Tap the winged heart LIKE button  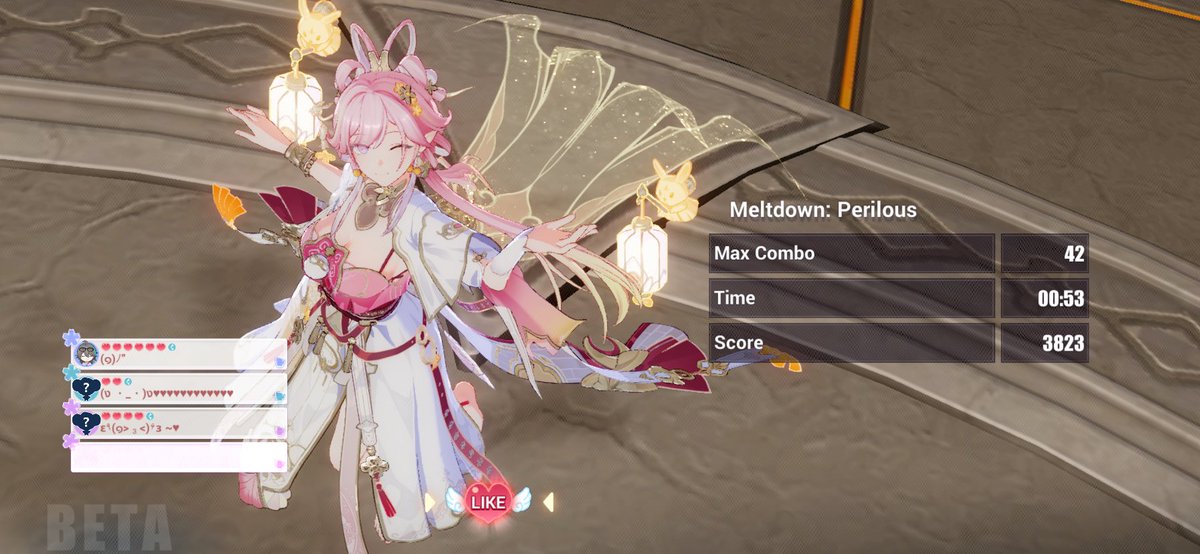488,499
